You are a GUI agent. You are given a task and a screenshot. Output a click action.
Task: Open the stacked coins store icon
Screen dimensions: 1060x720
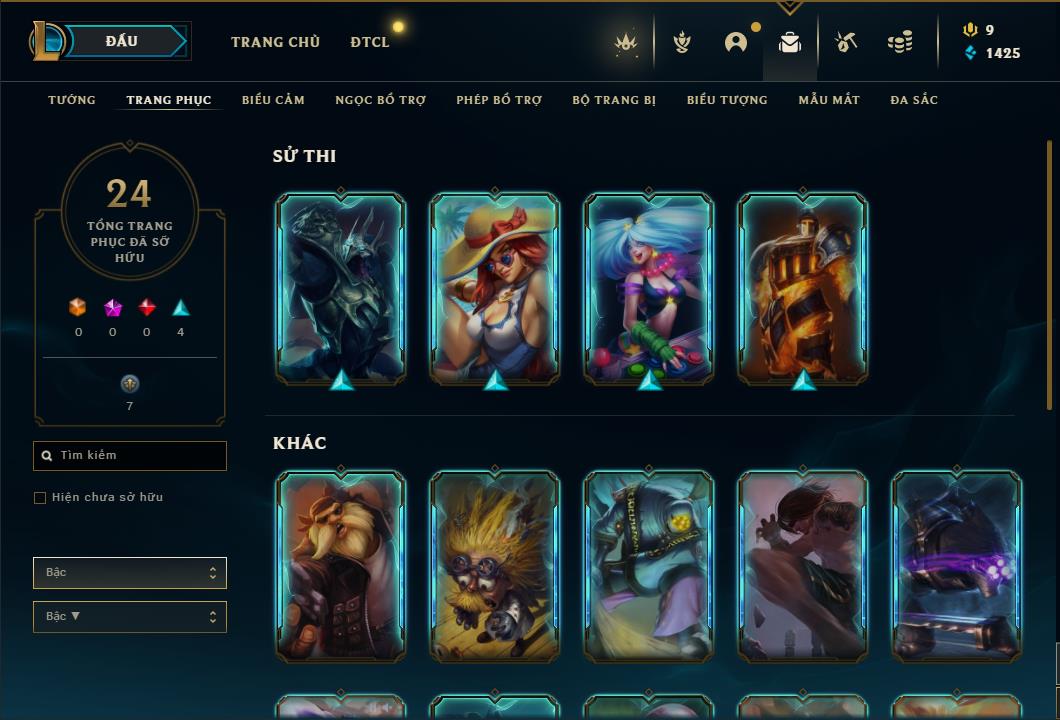tap(899, 42)
